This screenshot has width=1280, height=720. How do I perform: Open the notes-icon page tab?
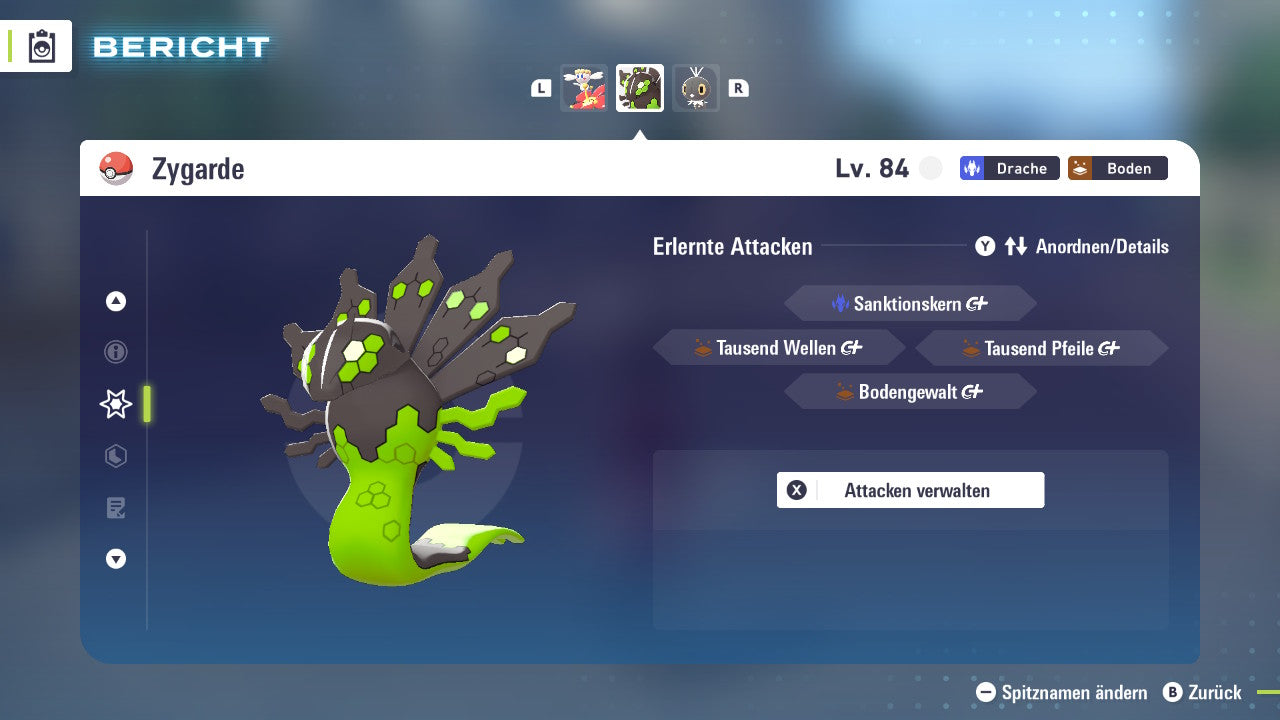click(x=116, y=508)
